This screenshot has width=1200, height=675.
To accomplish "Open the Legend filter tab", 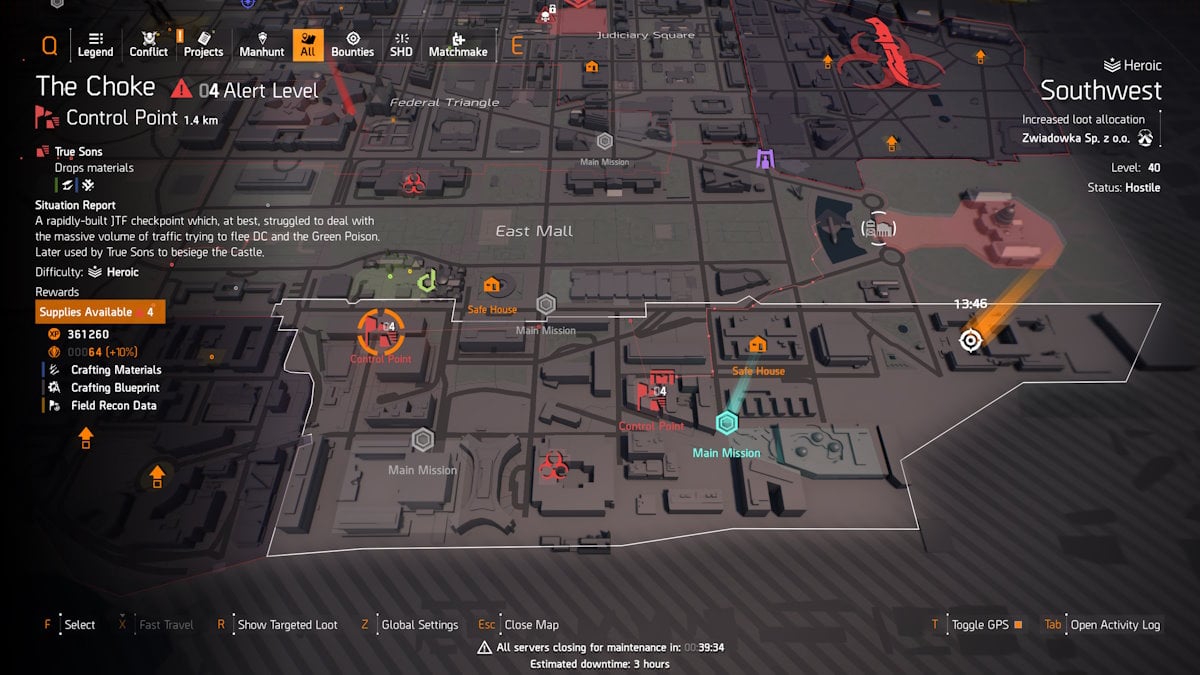I will [95, 45].
